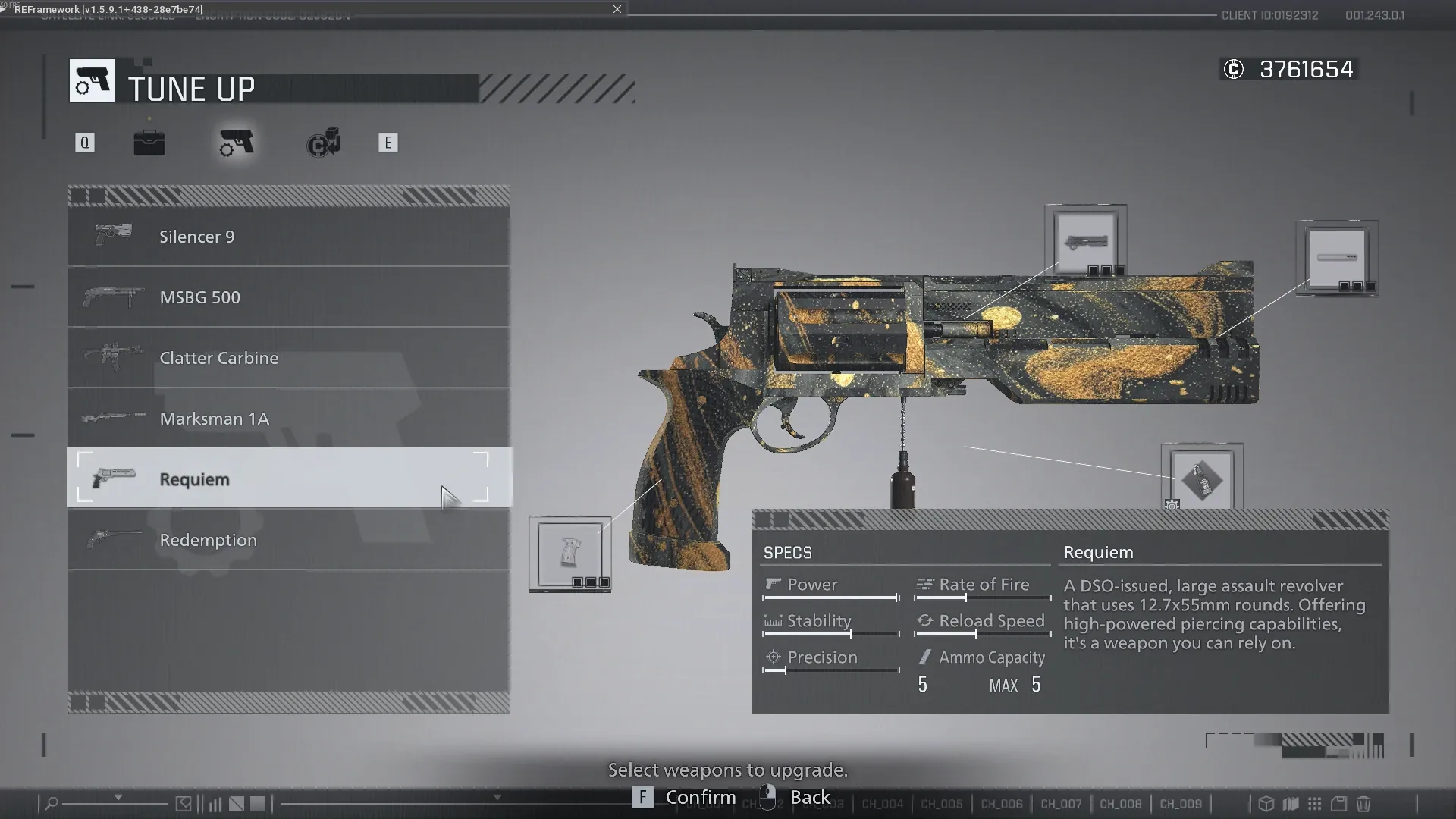Open the briefcase inventory tab
This screenshot has width=1456, height=819.
point(149,143)
